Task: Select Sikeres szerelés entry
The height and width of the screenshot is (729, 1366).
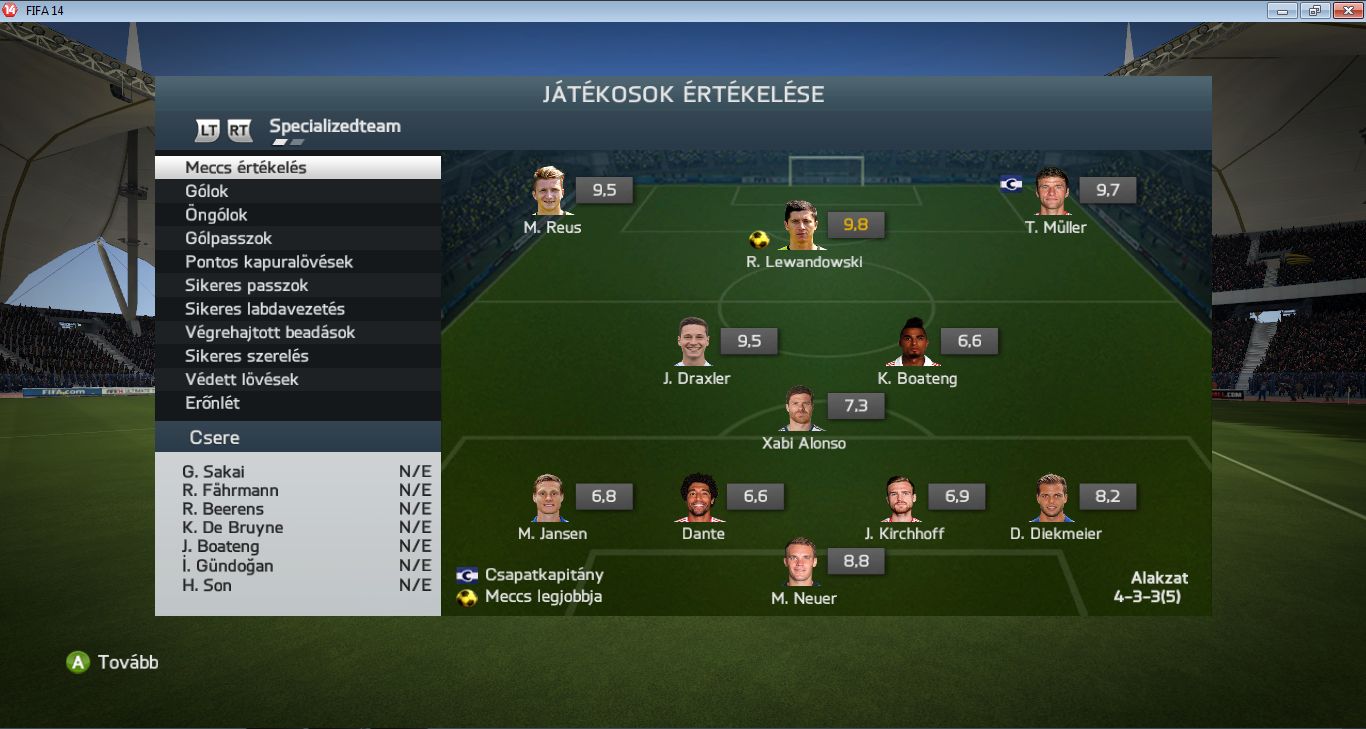Action: (297, 356)
